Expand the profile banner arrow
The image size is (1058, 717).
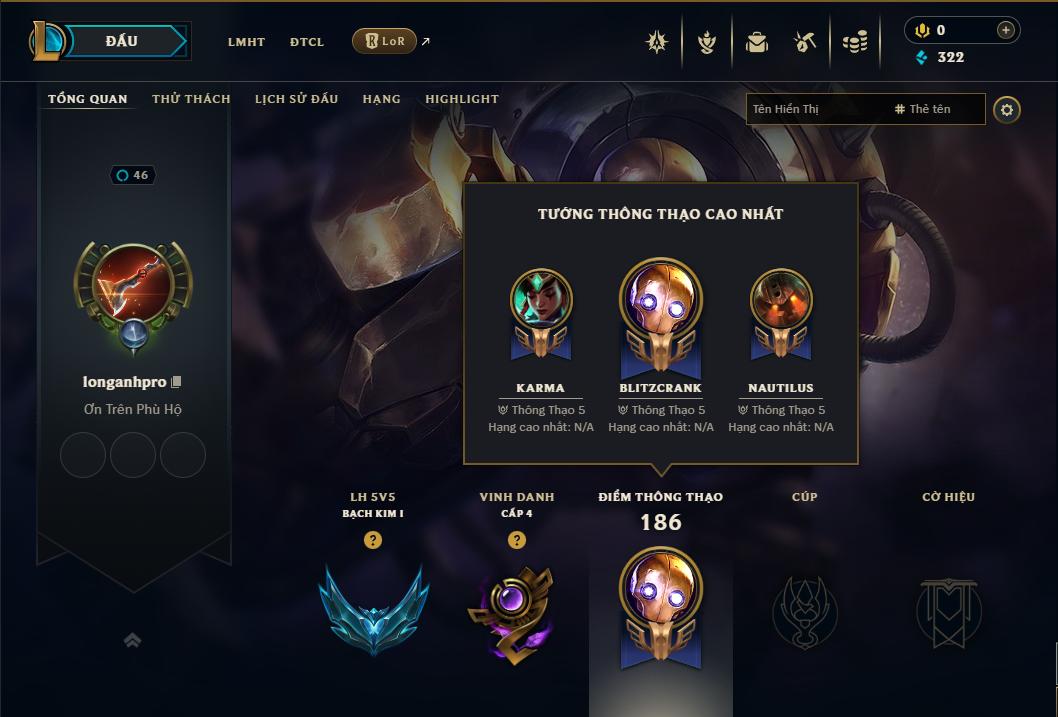pyautogui.click(x=132, y=640)
